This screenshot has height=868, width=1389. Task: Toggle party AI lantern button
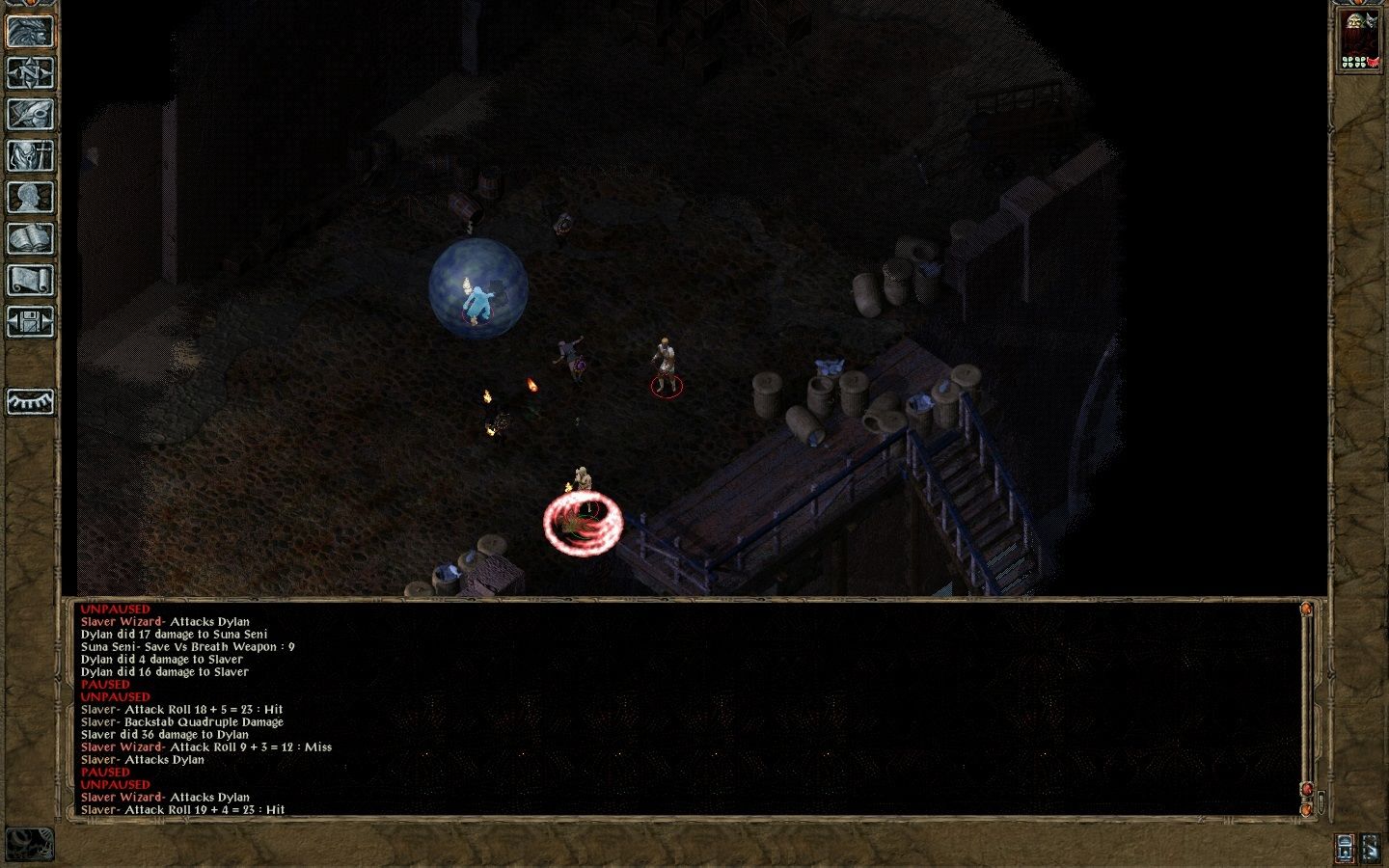(1345, 848)
